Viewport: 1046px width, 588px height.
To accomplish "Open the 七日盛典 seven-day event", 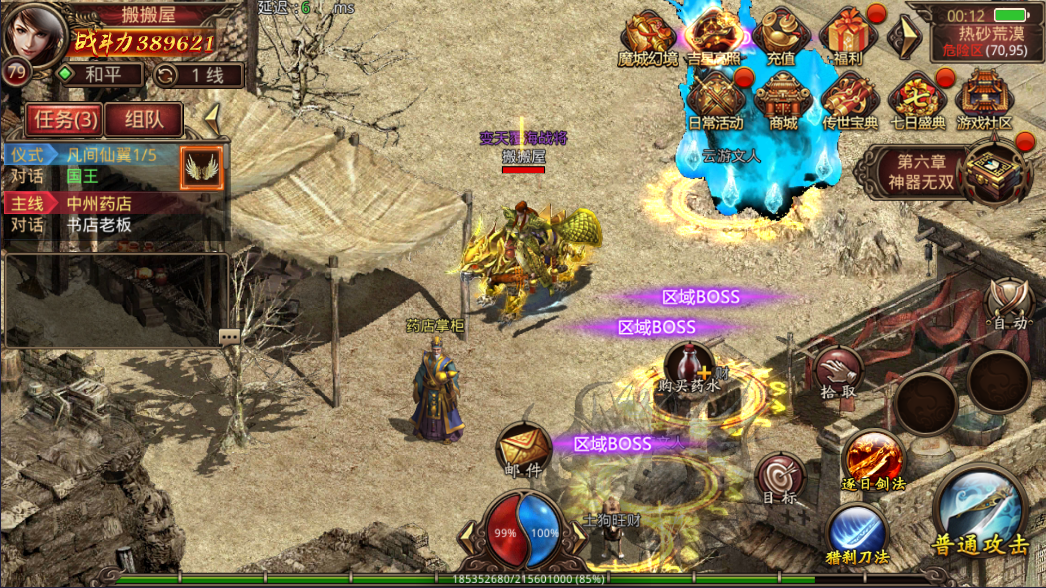I will click(917, 101).
